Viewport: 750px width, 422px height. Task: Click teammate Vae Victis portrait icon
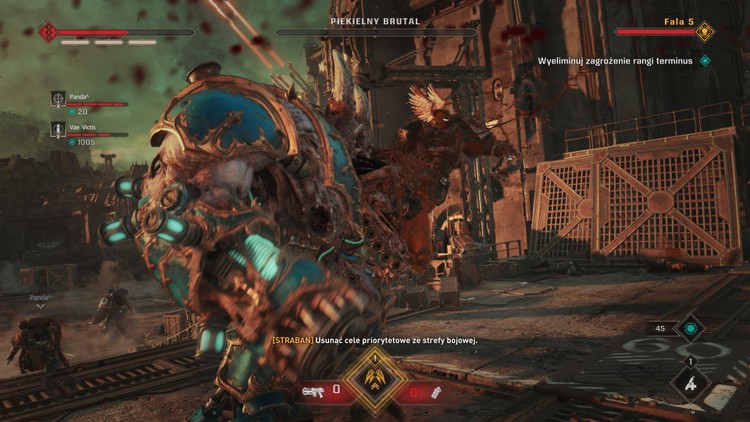[58, 129]
